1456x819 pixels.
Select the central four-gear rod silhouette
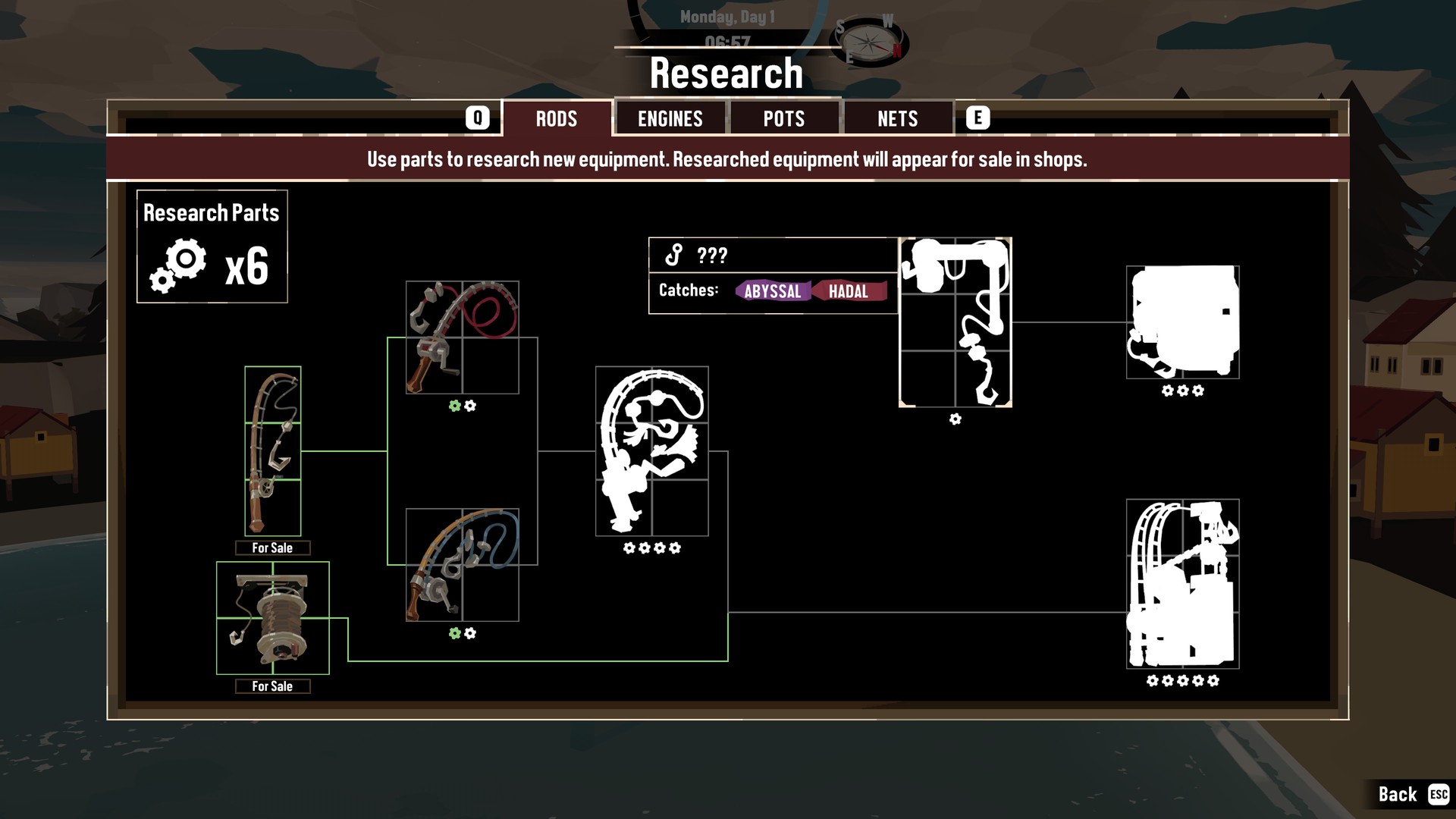(651, 451)
